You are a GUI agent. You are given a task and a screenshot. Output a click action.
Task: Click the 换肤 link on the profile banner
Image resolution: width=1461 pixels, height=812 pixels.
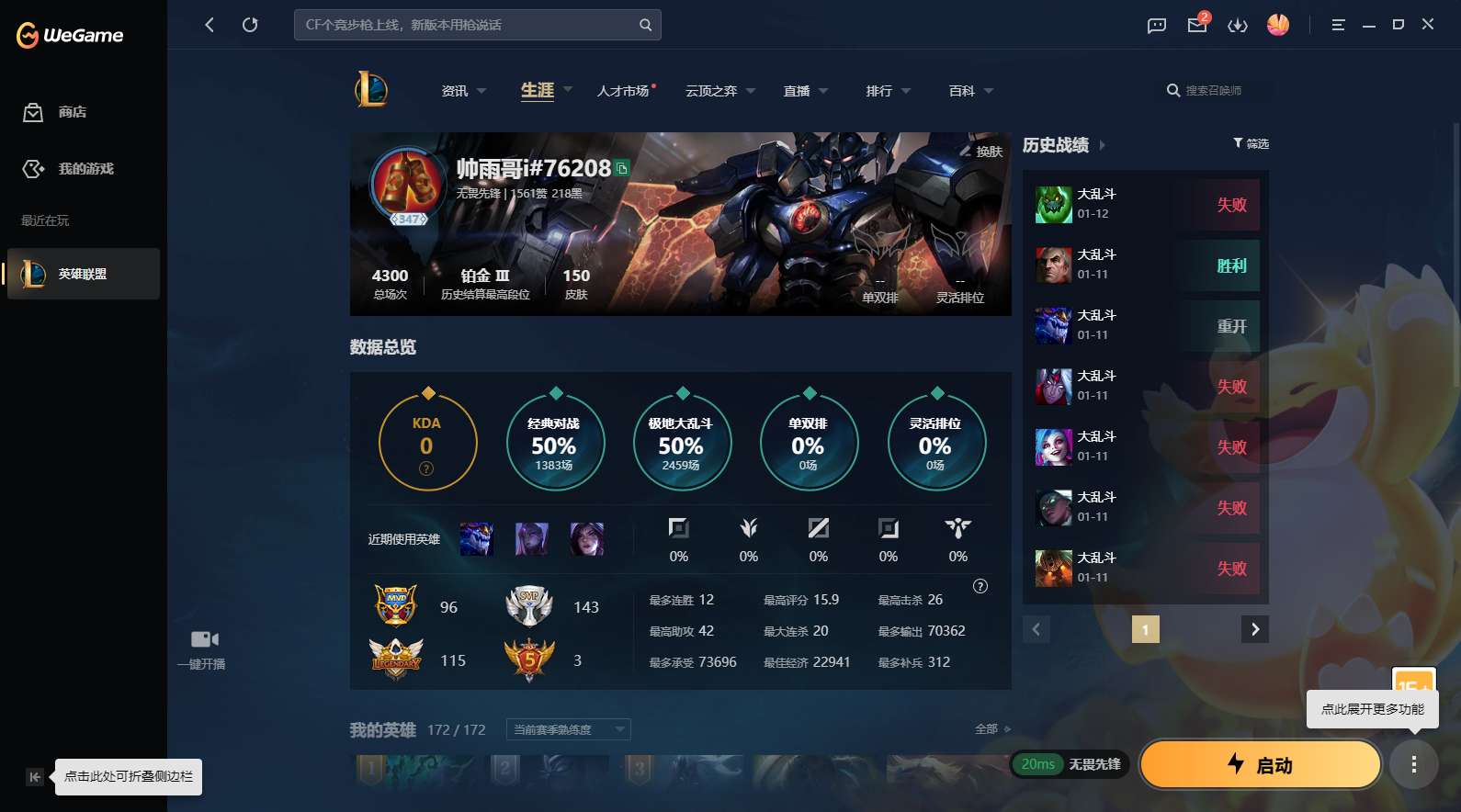[x=985, y=152]
